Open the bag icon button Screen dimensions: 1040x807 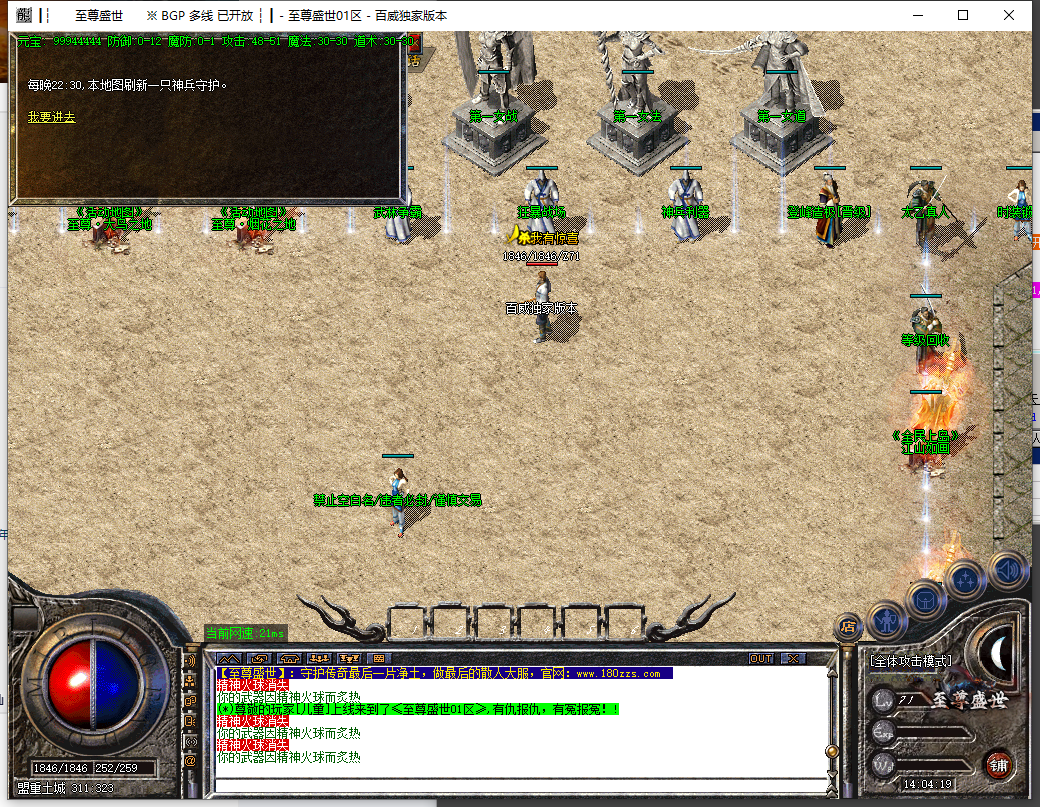click(925, 599)
